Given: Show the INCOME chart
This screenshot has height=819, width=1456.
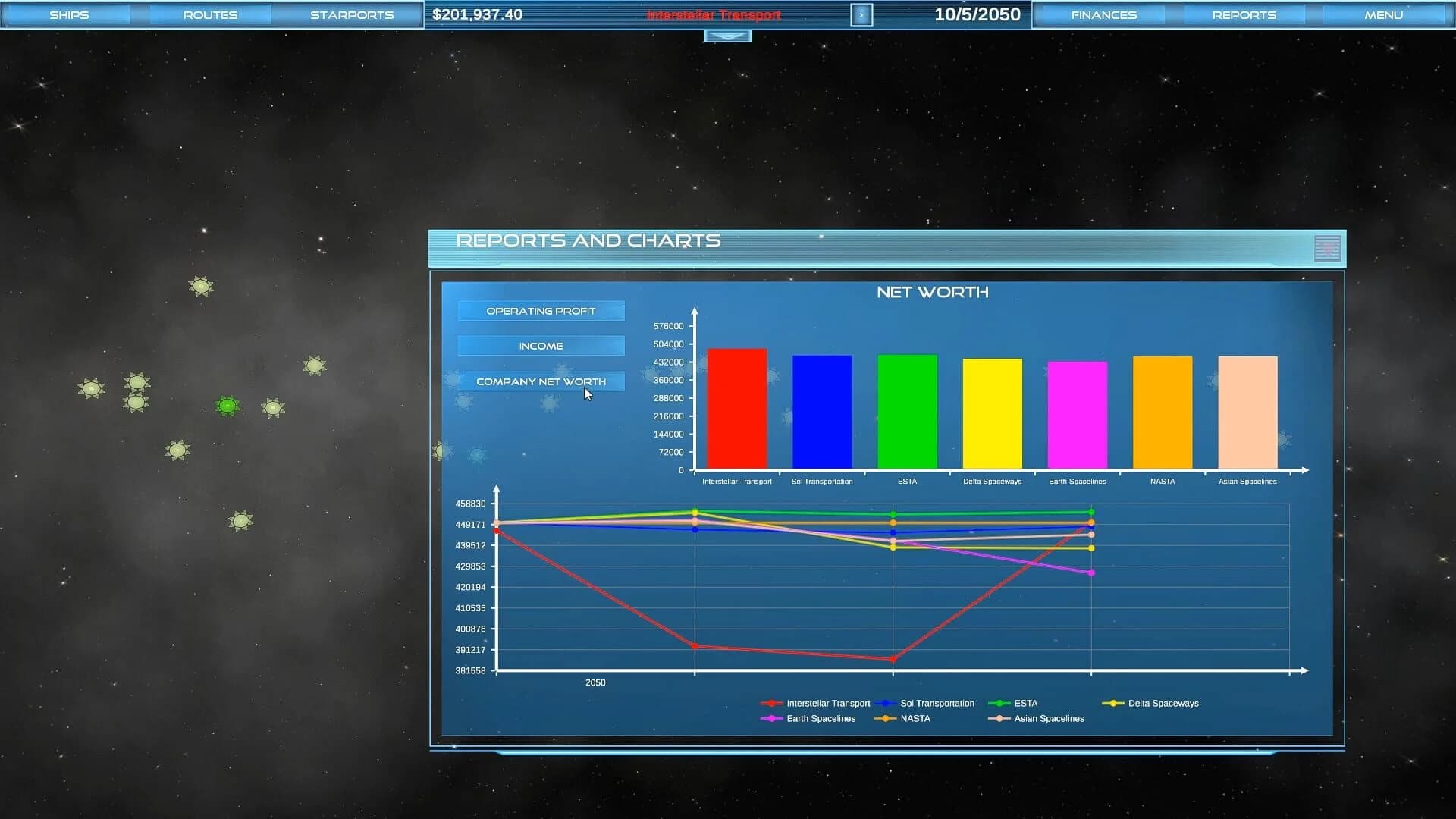Looking at the screenshot, I should pos(541,345).
